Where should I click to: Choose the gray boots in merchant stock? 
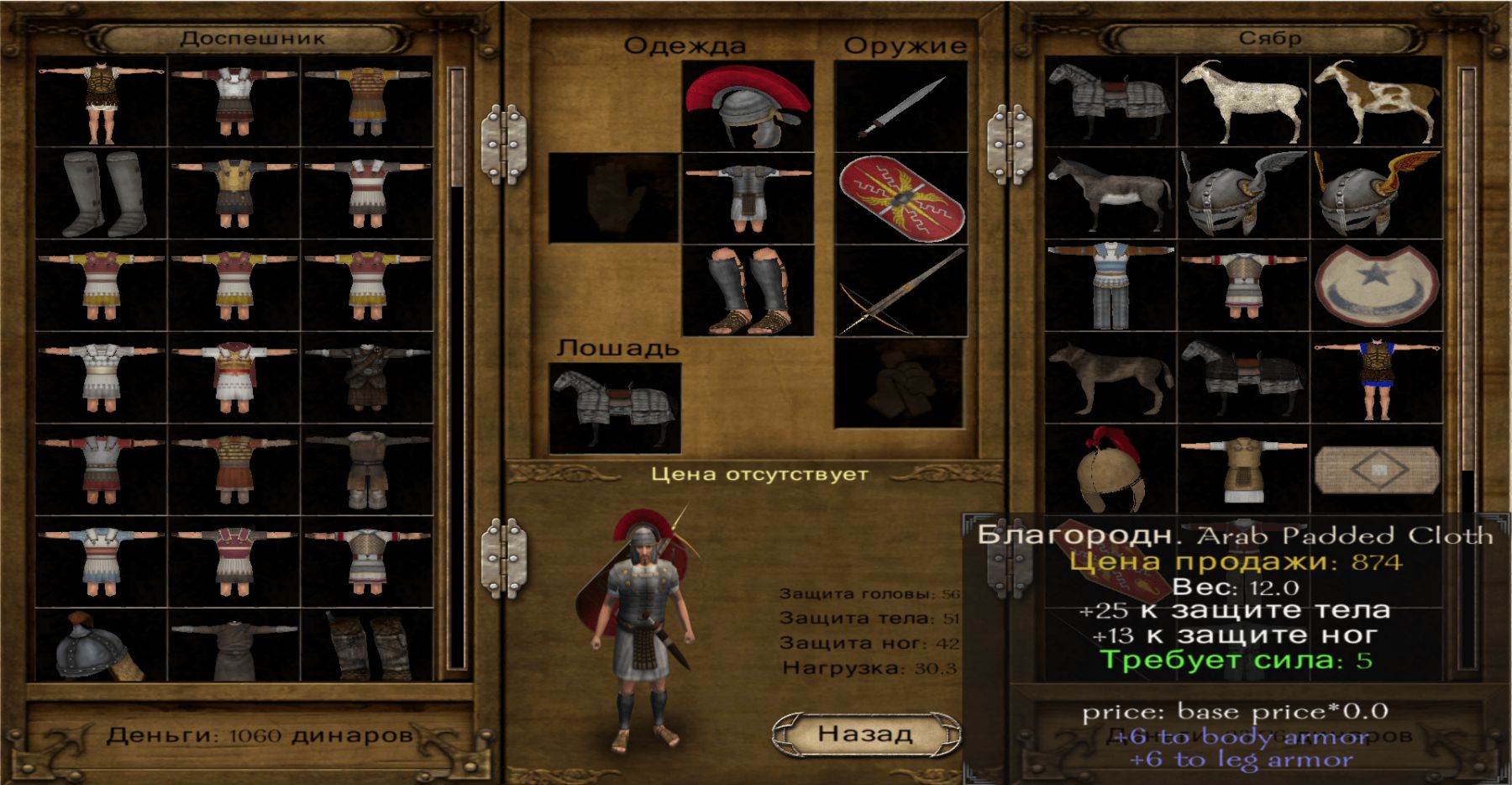pos(101,194)
